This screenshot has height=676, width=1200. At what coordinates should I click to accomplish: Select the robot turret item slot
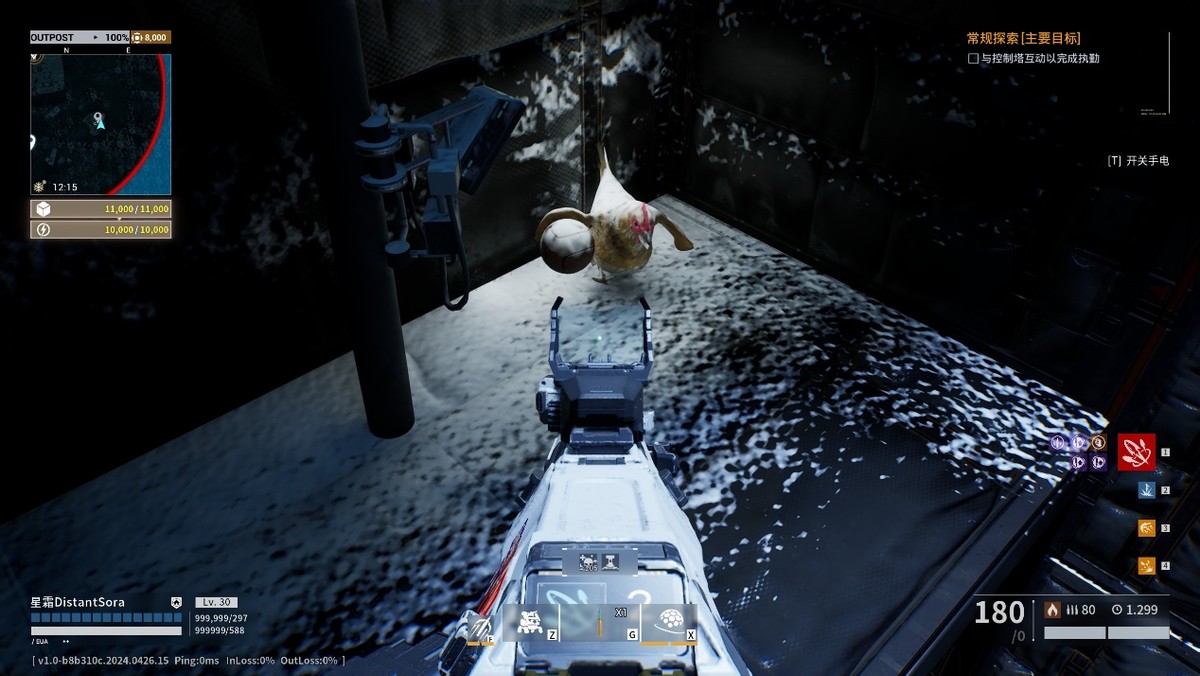point(531,623)
